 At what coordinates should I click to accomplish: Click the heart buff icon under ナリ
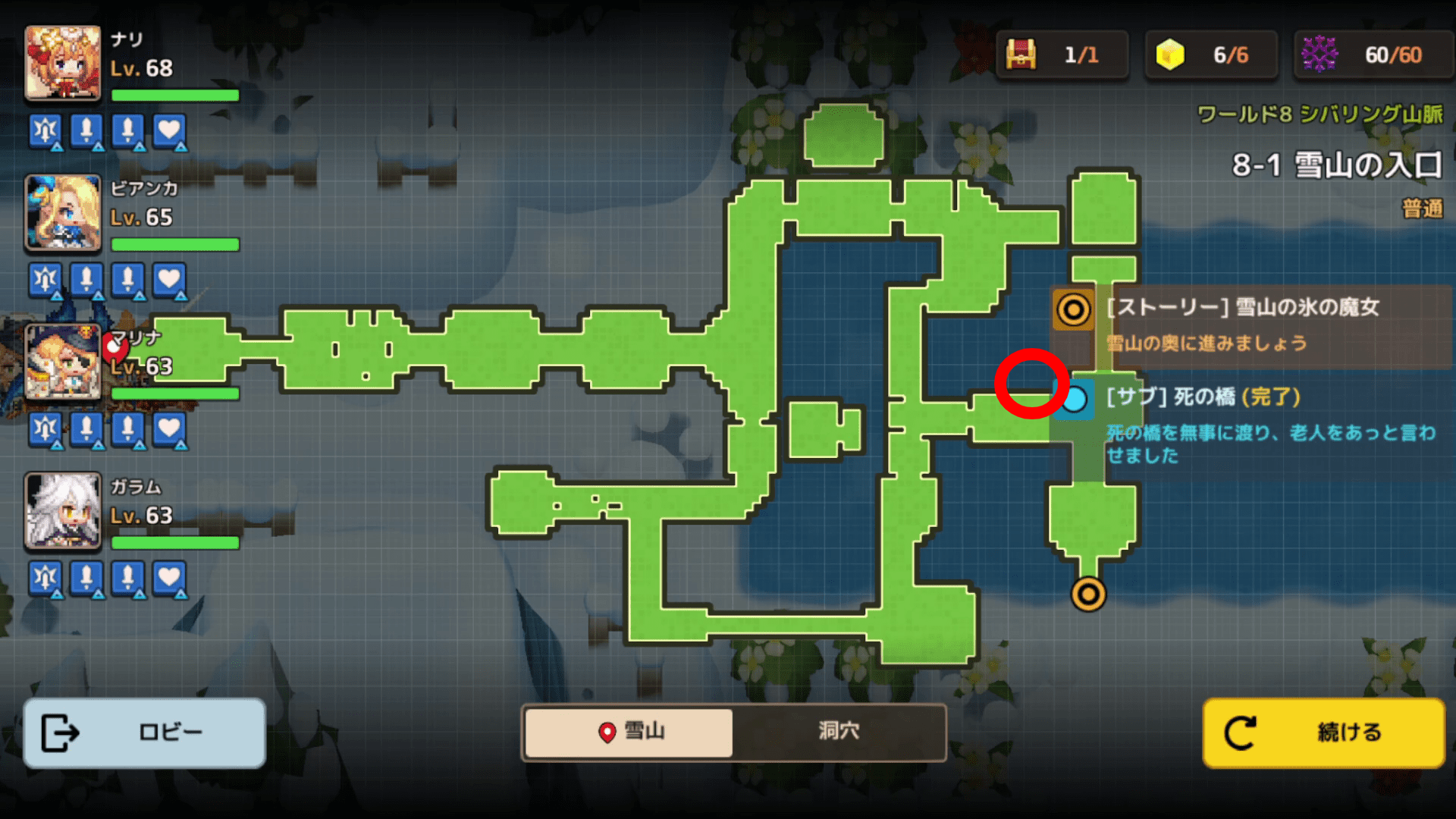tap(169, 131)
